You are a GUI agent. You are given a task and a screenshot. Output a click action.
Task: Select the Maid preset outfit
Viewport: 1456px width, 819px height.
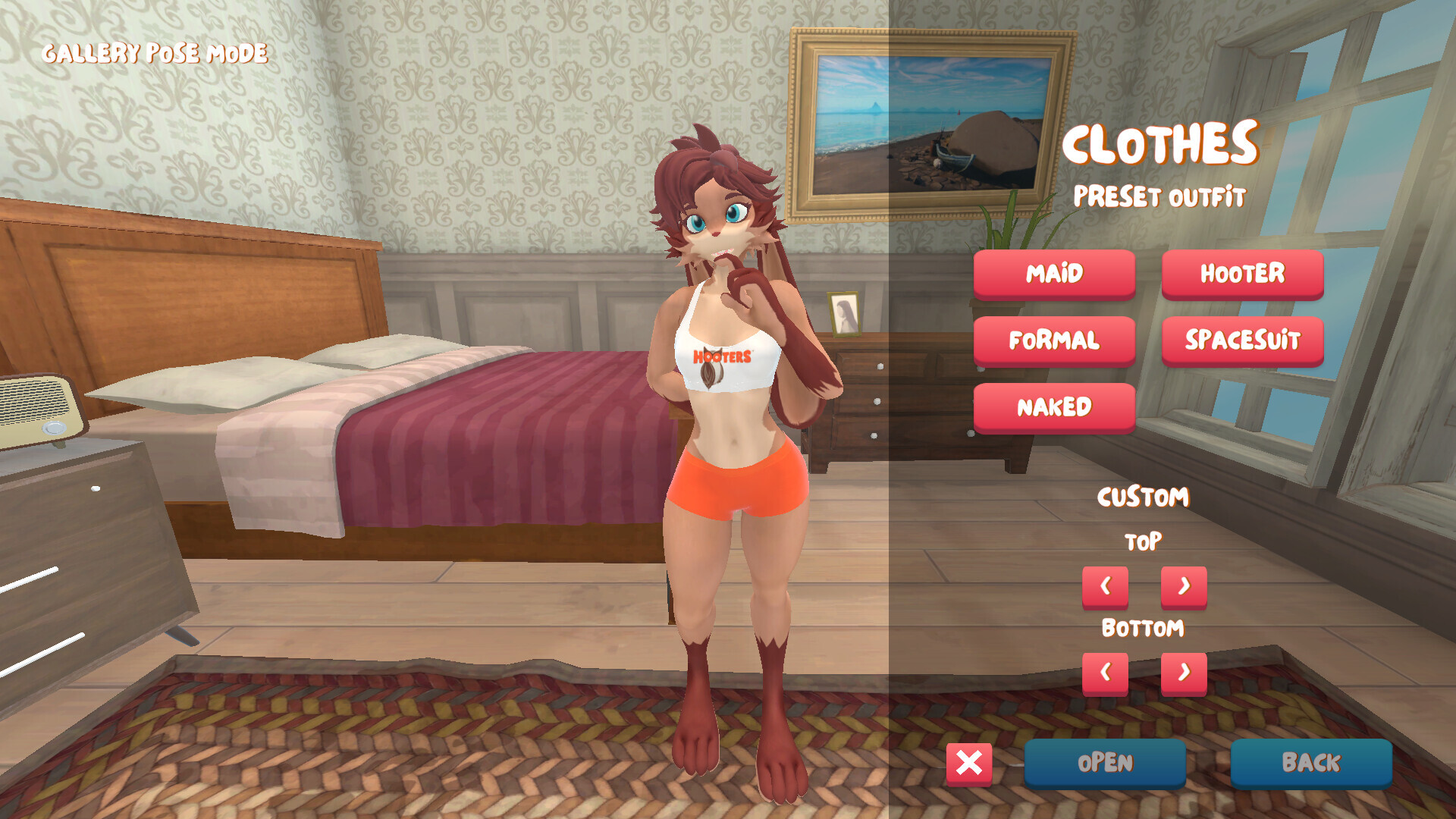point(1054,273)
